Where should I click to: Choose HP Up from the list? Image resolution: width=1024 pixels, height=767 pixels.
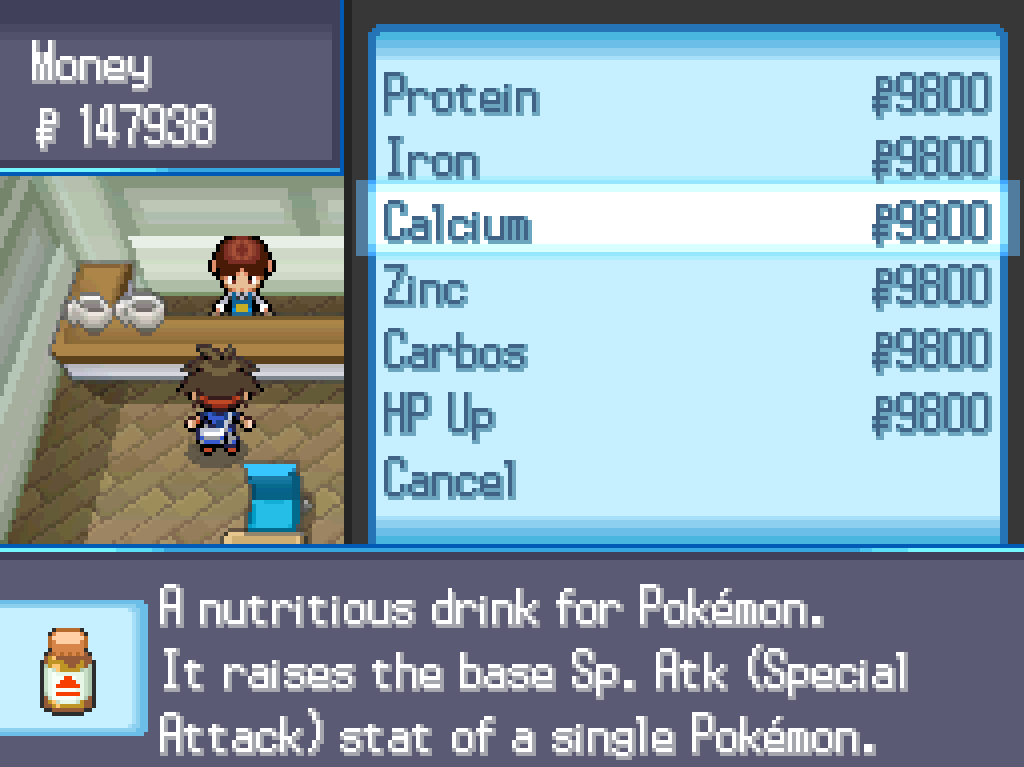tap(440, 415)
